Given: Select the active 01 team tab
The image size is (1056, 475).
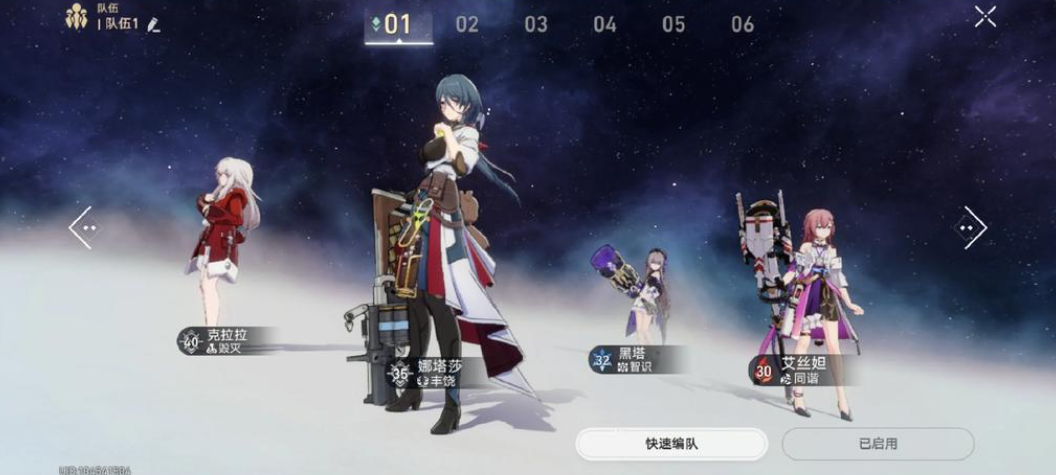Looking at the screenshot, I should click(398, 24).
